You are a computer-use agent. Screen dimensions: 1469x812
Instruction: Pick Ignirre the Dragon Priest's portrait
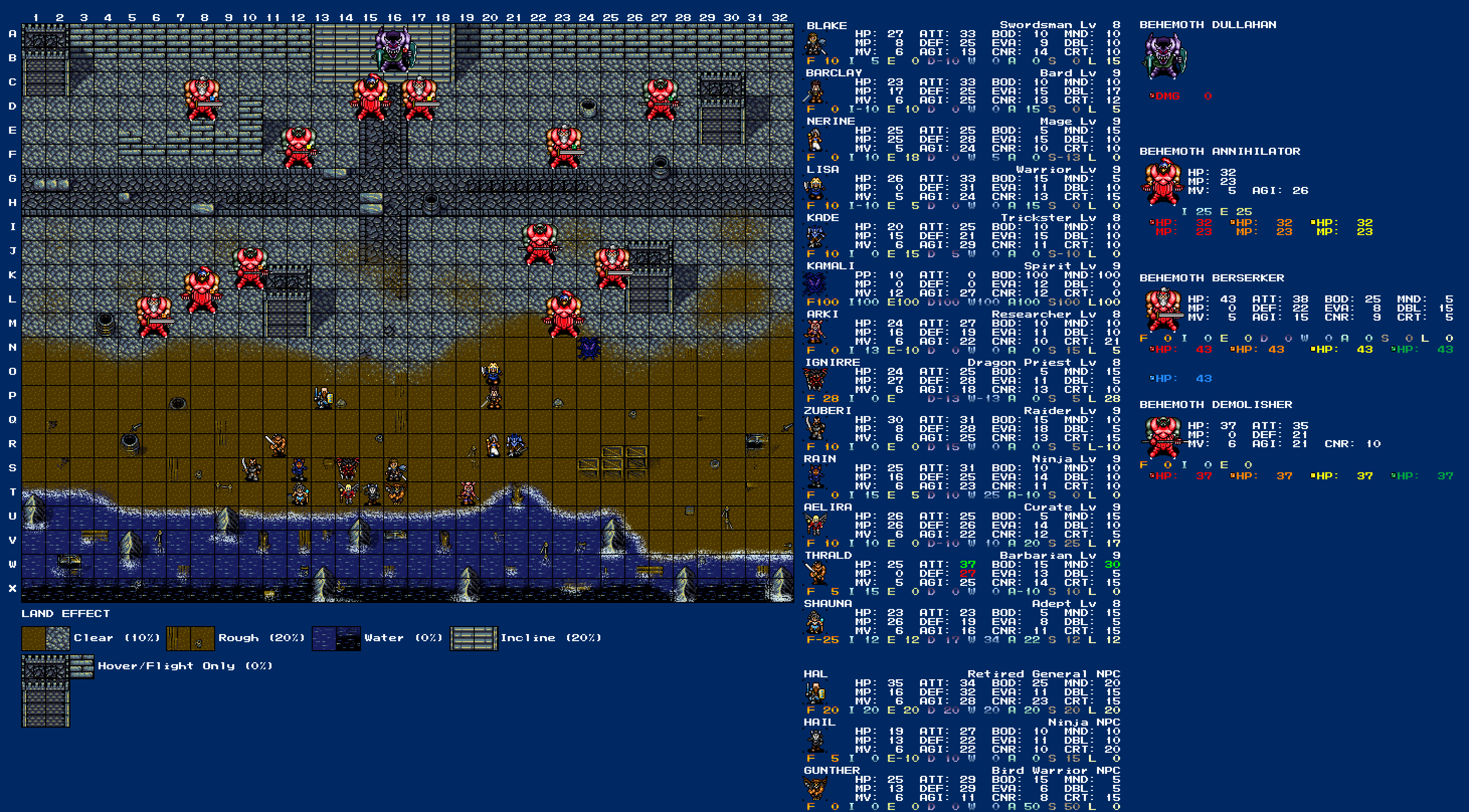[815, 381]
